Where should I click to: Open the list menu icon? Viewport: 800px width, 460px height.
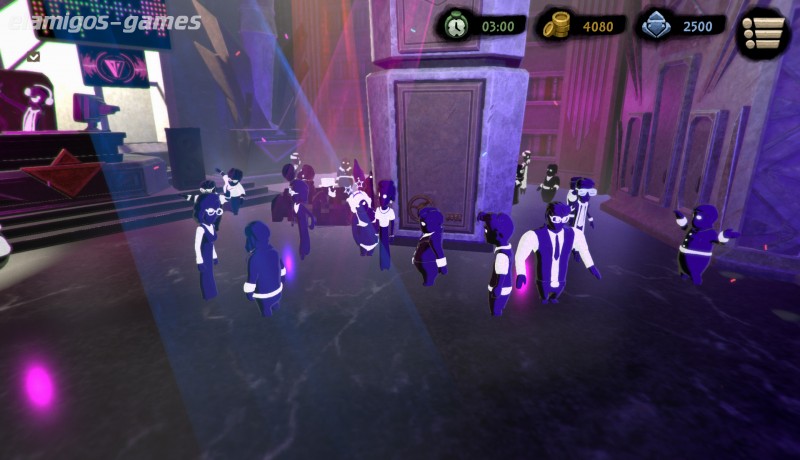coord(763,33)
